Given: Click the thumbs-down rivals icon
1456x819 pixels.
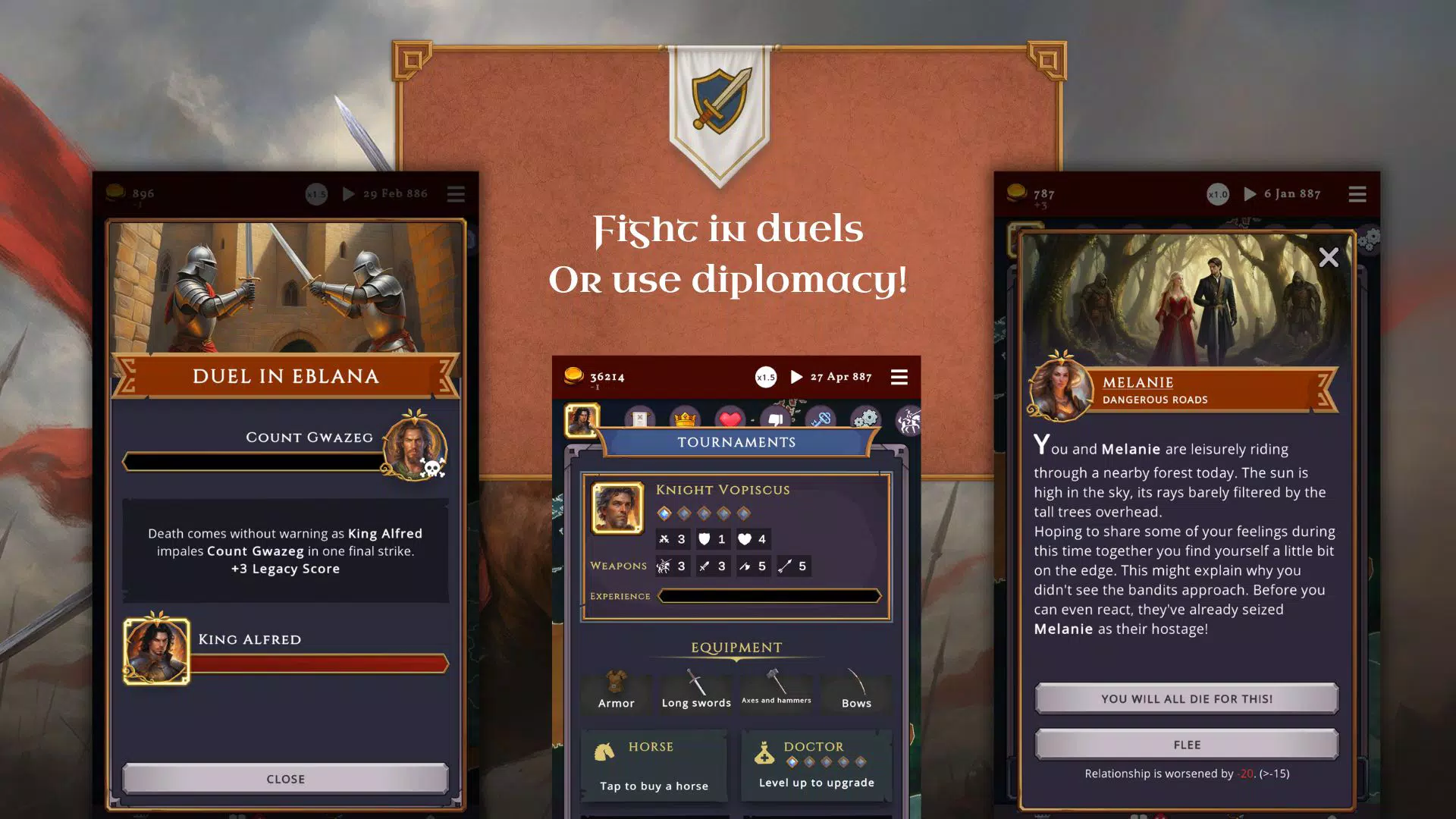Looking at the screenshot, I should 775,419.
